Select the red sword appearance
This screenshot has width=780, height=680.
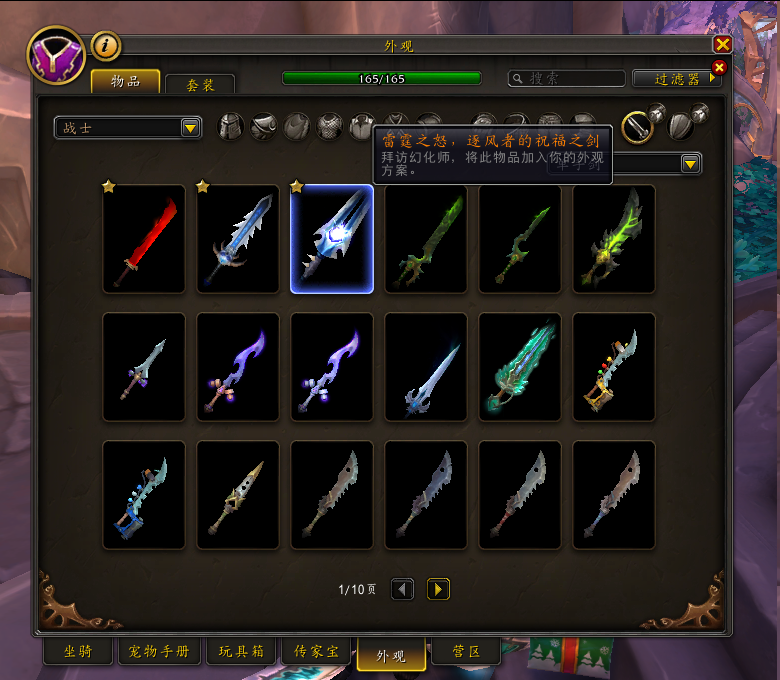144,239
